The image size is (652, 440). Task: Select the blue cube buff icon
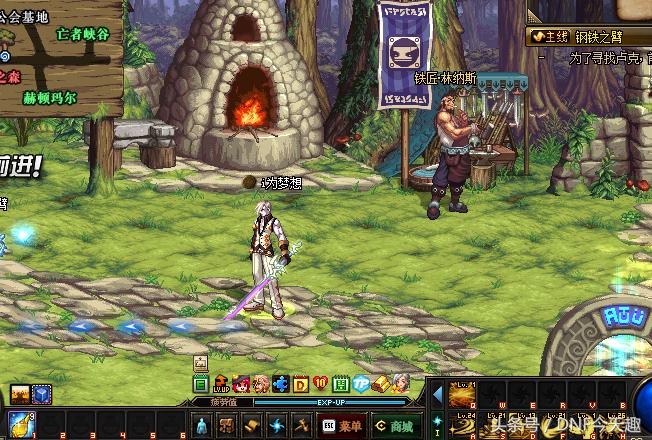[42, 395]
